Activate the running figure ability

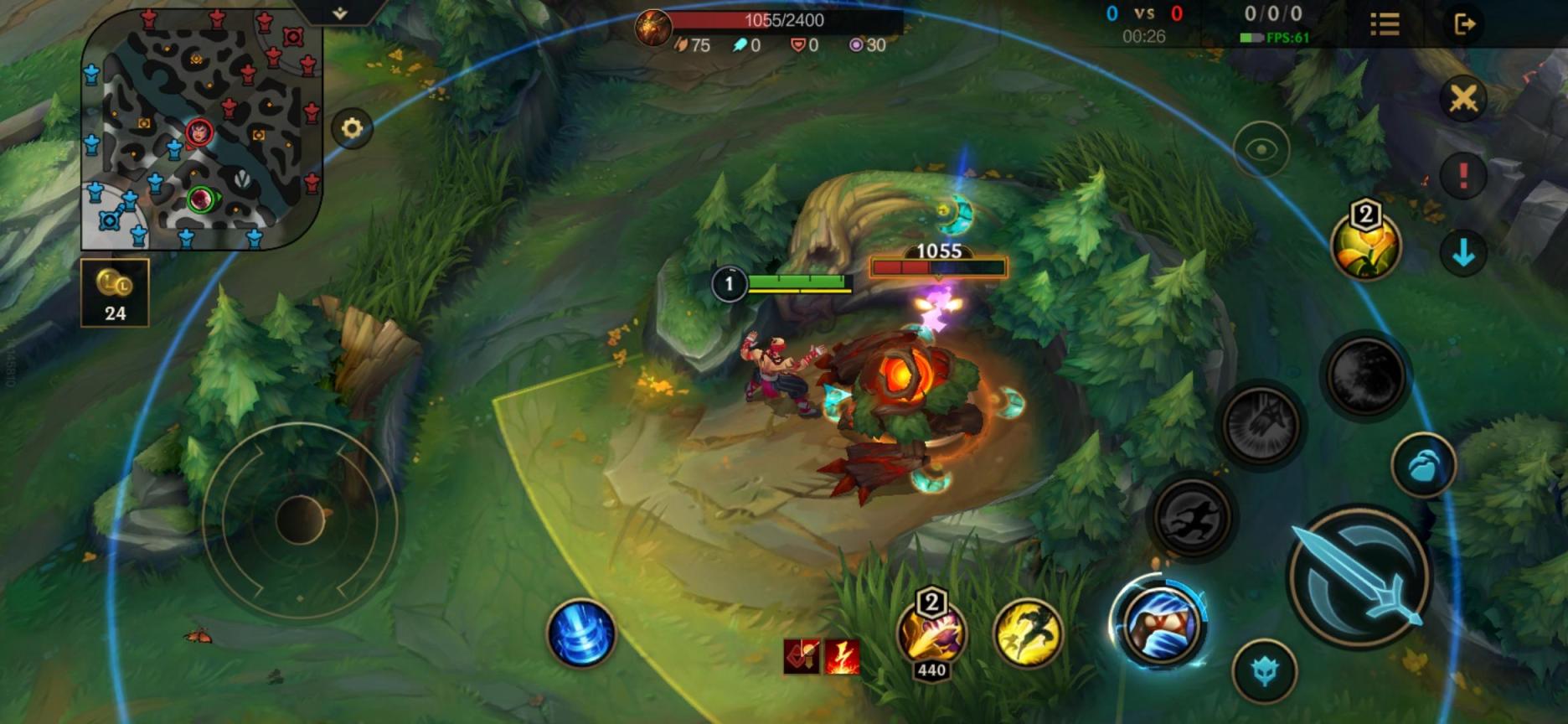click(1191, 517)
